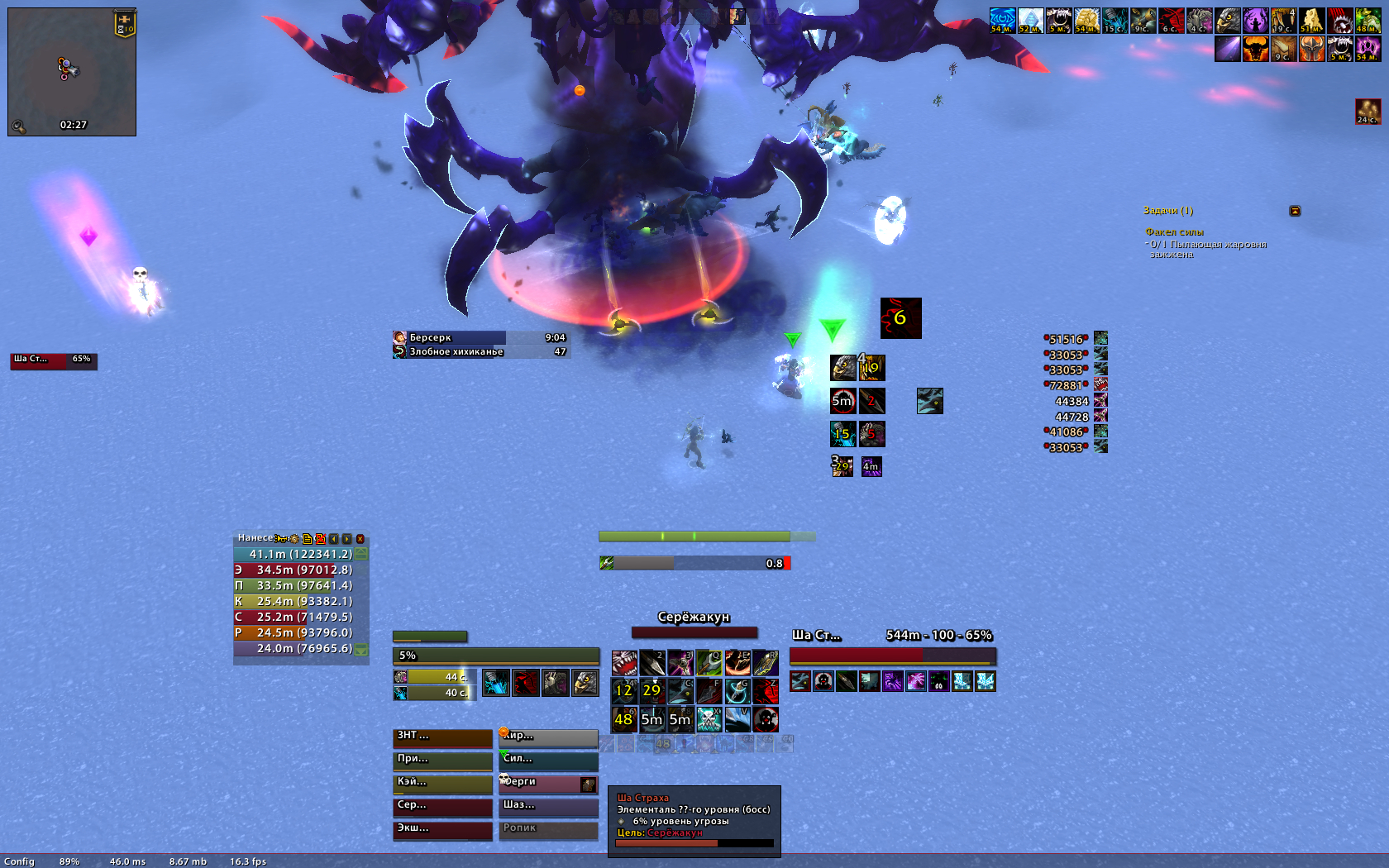Open the minimap
This screenshot has height=868, width=1389.
[72, 72]
